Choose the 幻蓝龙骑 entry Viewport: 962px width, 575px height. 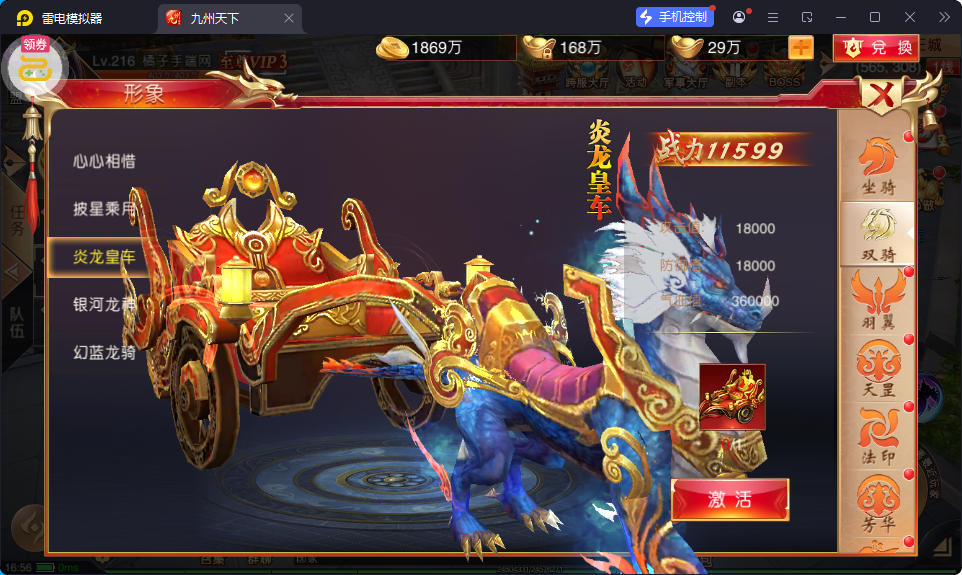pos(104,352)
